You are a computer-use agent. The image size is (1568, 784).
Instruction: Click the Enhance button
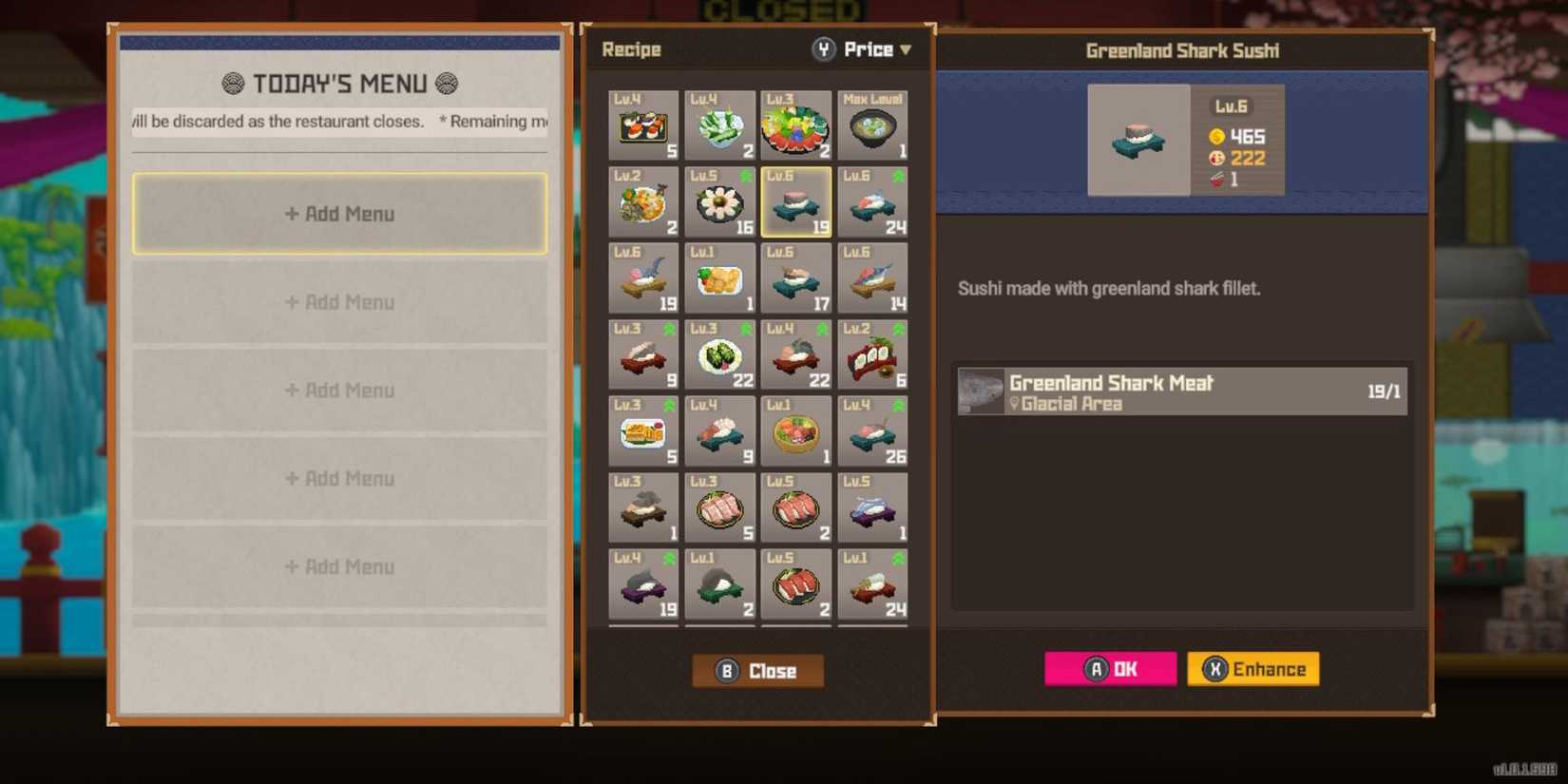tap(1252, 669)
